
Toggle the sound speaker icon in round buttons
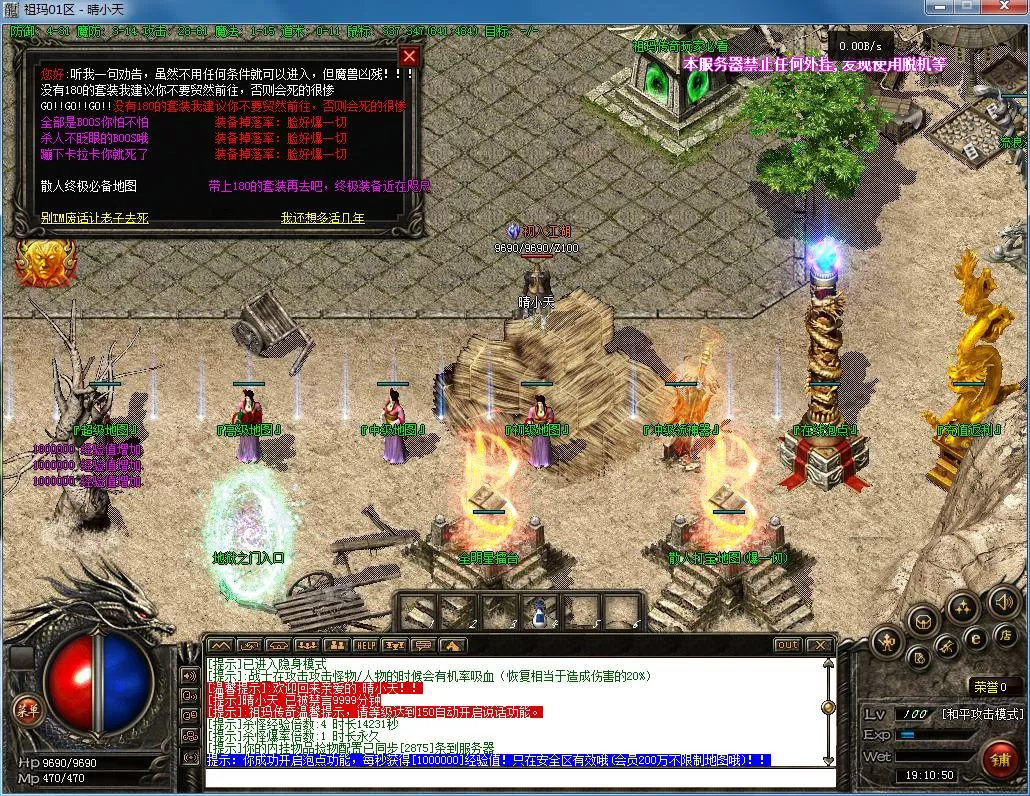coord(1003,601)
